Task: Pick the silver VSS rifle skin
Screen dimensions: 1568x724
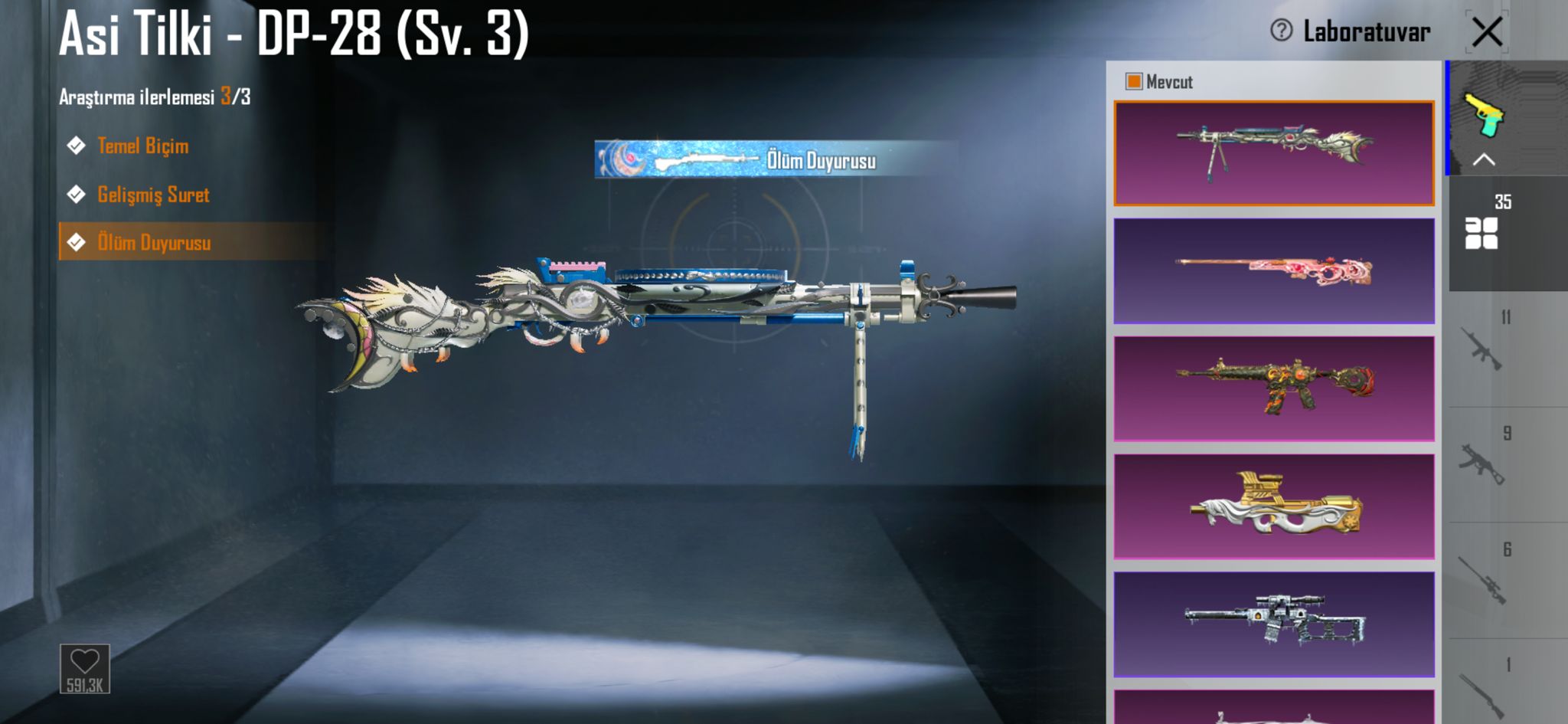Action: 1274,624
